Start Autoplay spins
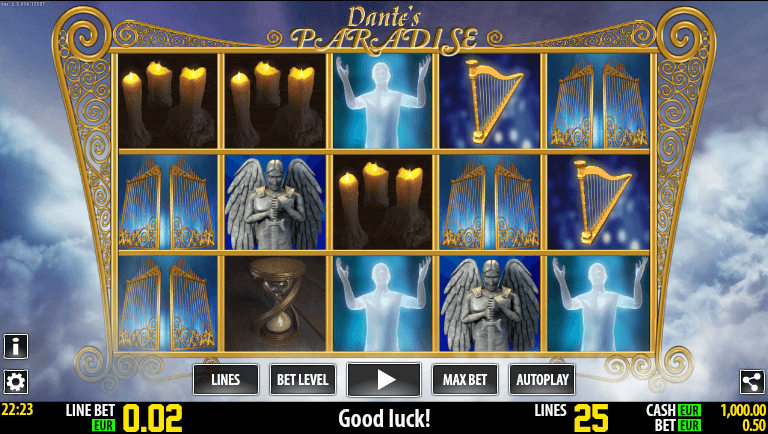The image size is (768, 434). pyautogui.click(x=542, y=380)
